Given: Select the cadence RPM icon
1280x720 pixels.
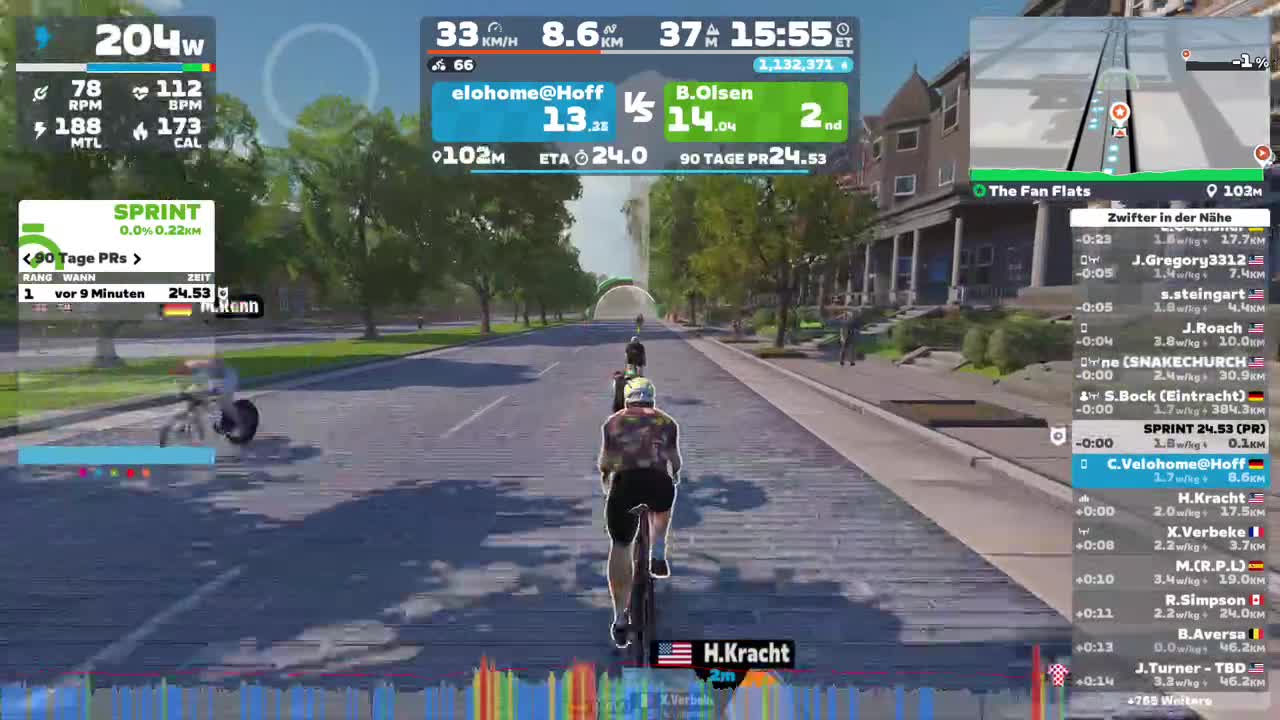Looking at the screenshot, I should tap(40, 91).
